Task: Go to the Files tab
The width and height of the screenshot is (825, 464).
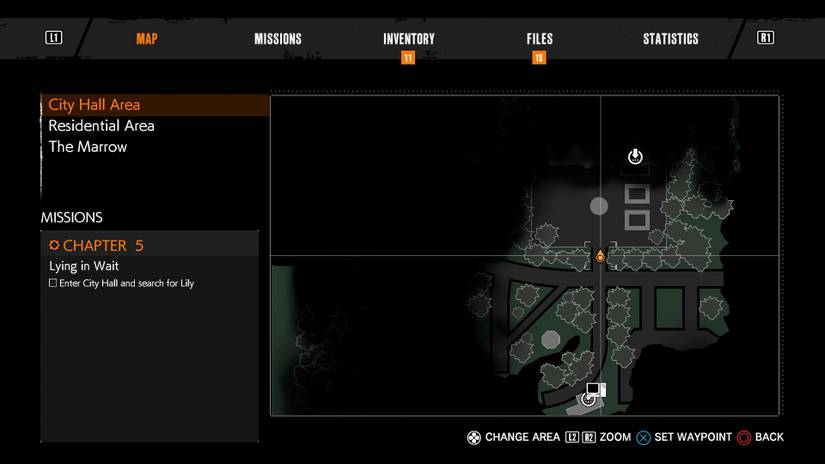Action: pos(539,39)
